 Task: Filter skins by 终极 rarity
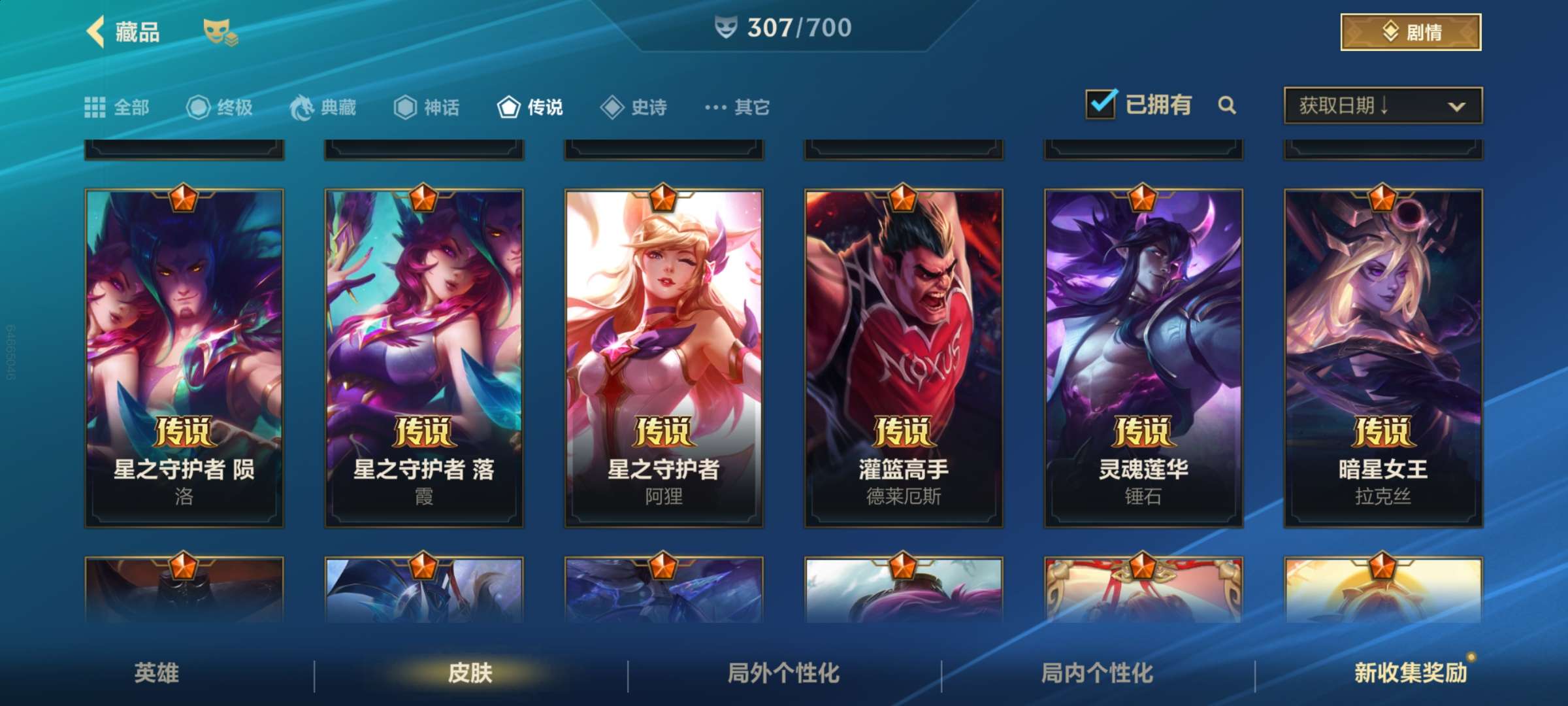click(220, 107)
